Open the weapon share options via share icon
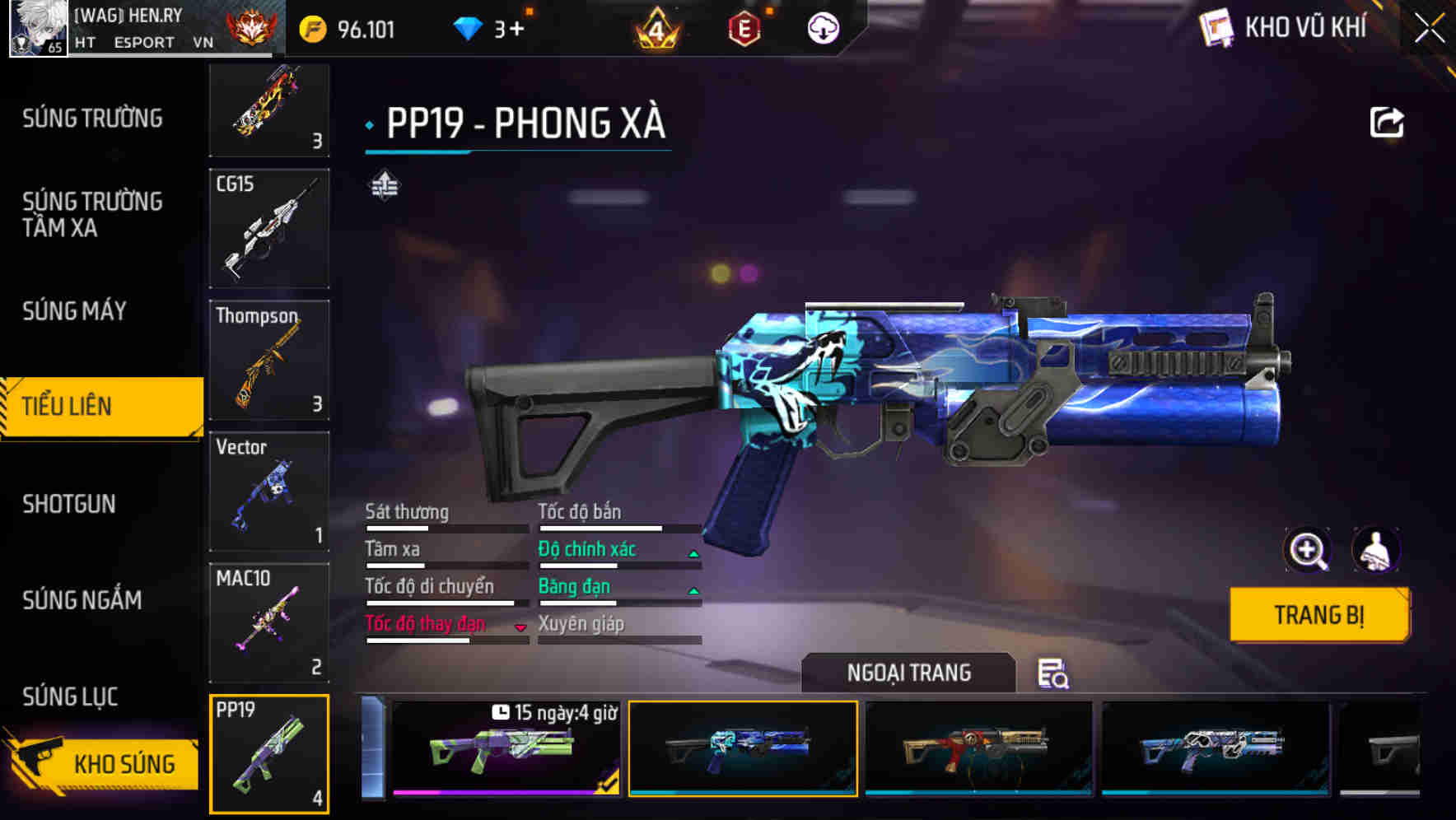The width and height of the screenshot is (1456, 820). click(1387, 122)
